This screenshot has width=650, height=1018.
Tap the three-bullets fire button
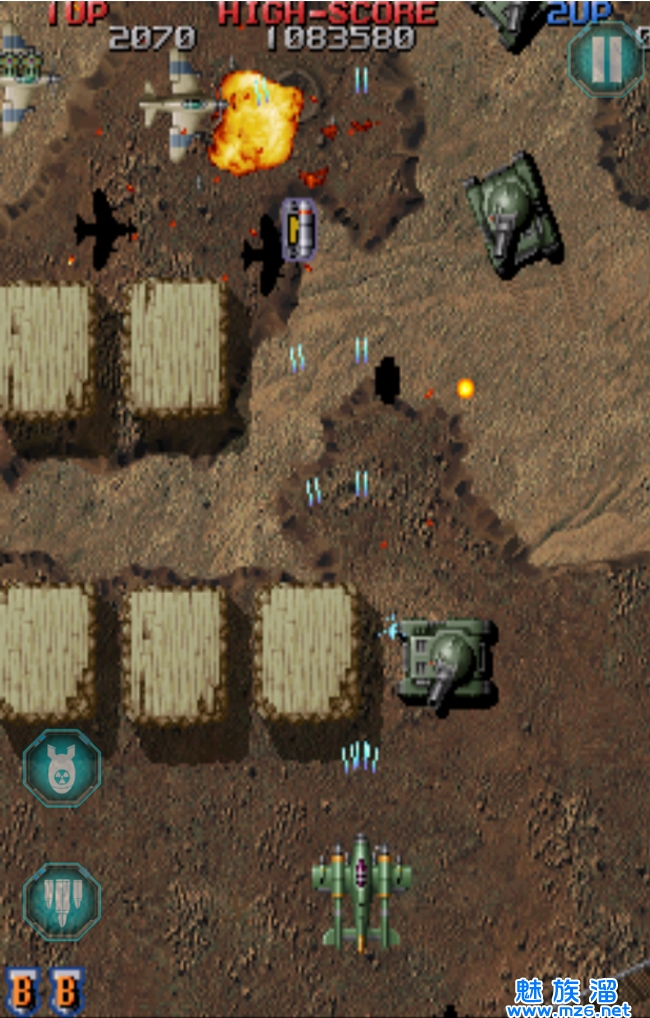point(62,901)
